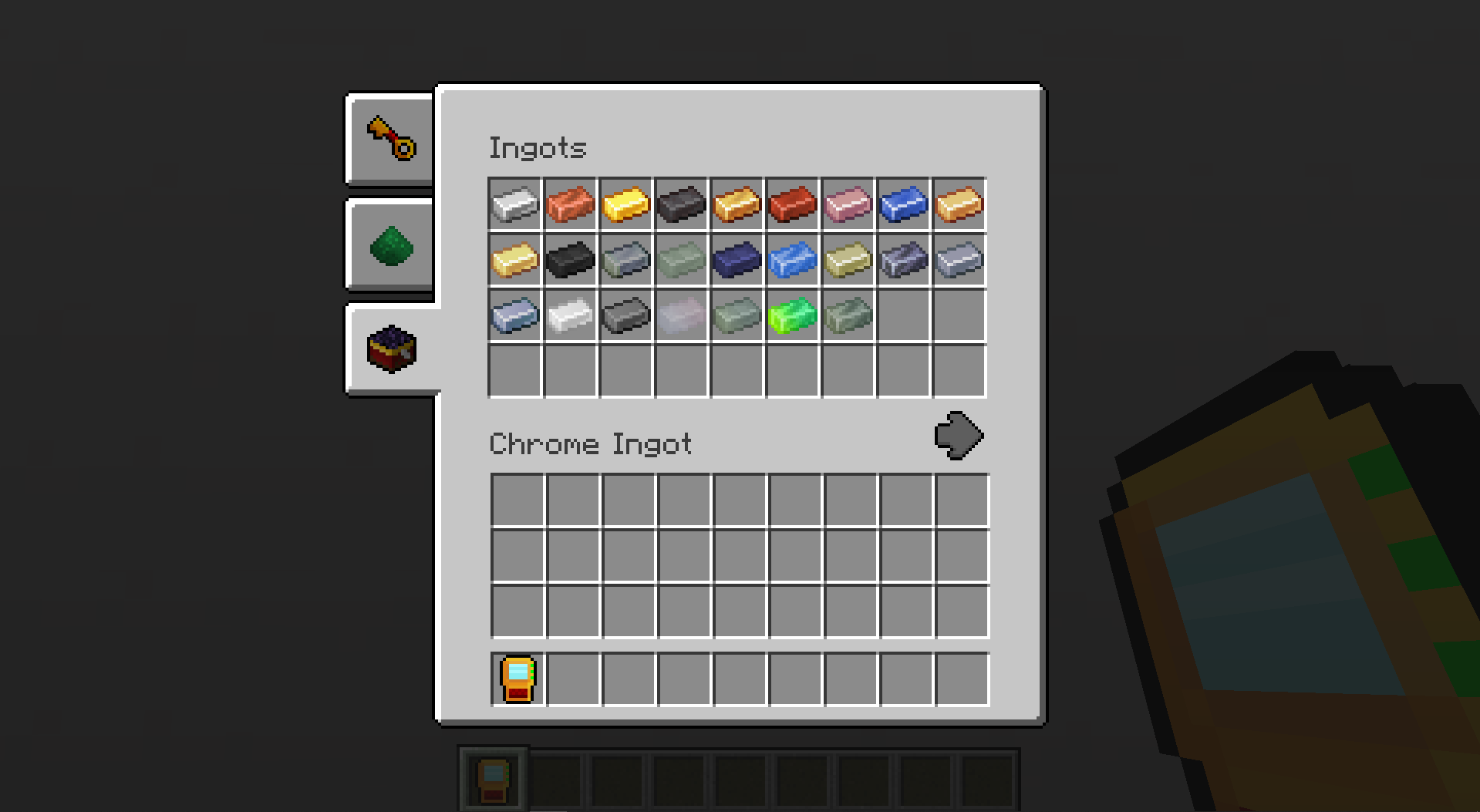Select the black ingot in the second row
The height and width of the screenshot is (812, 1480).
tap(570, 260)
